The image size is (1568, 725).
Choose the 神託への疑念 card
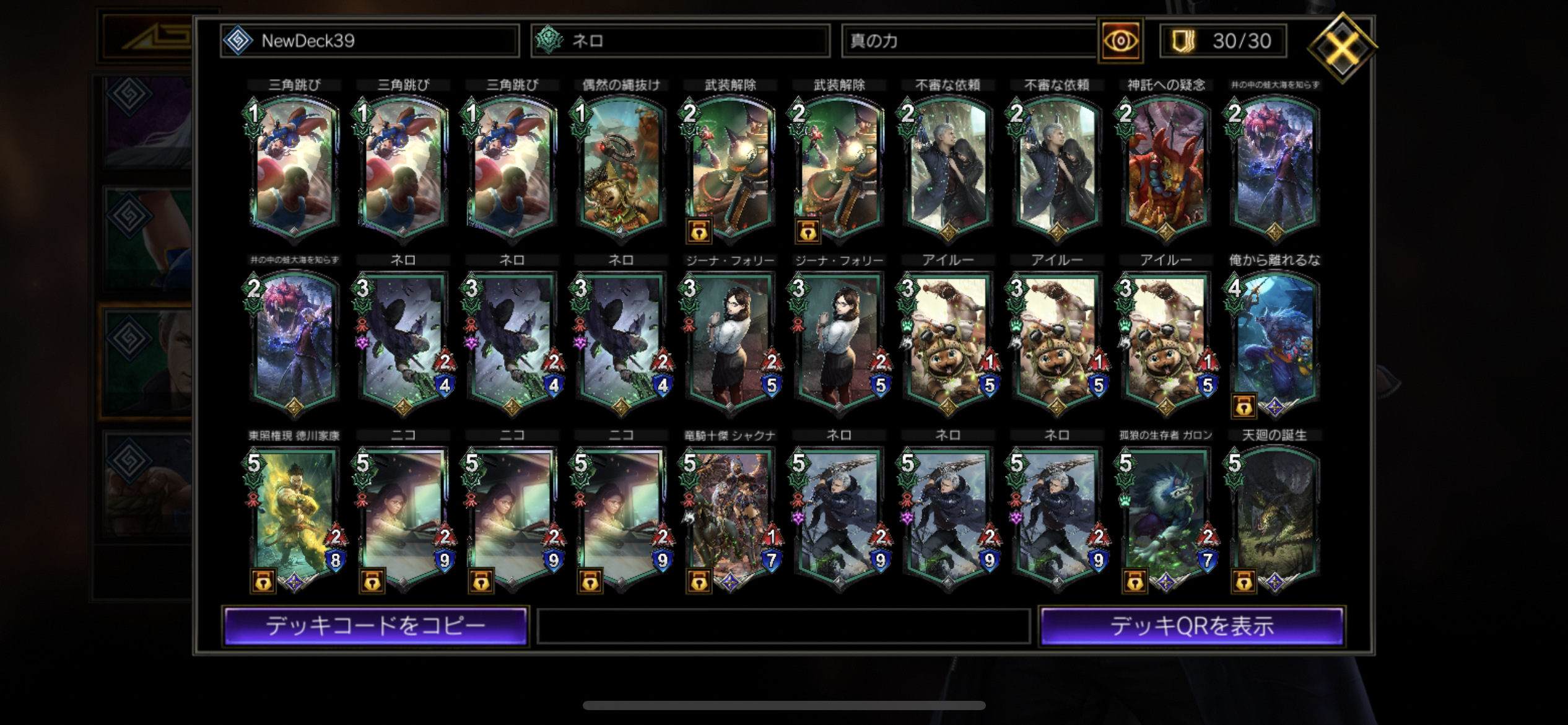pyautogui.click(x=1165, y=166)
